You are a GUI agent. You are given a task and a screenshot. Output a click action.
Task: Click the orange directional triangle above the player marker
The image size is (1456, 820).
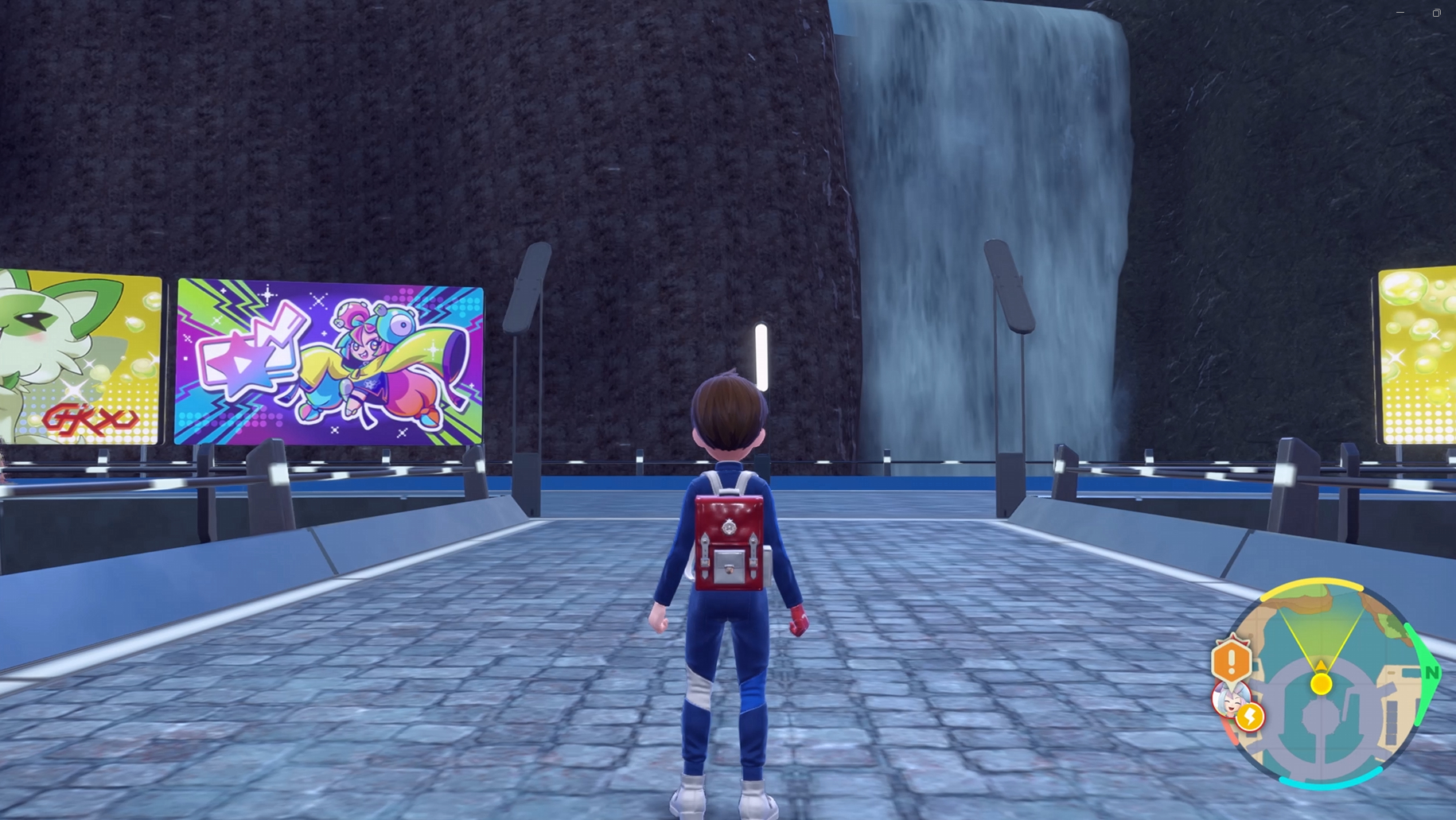(1321, 666)
